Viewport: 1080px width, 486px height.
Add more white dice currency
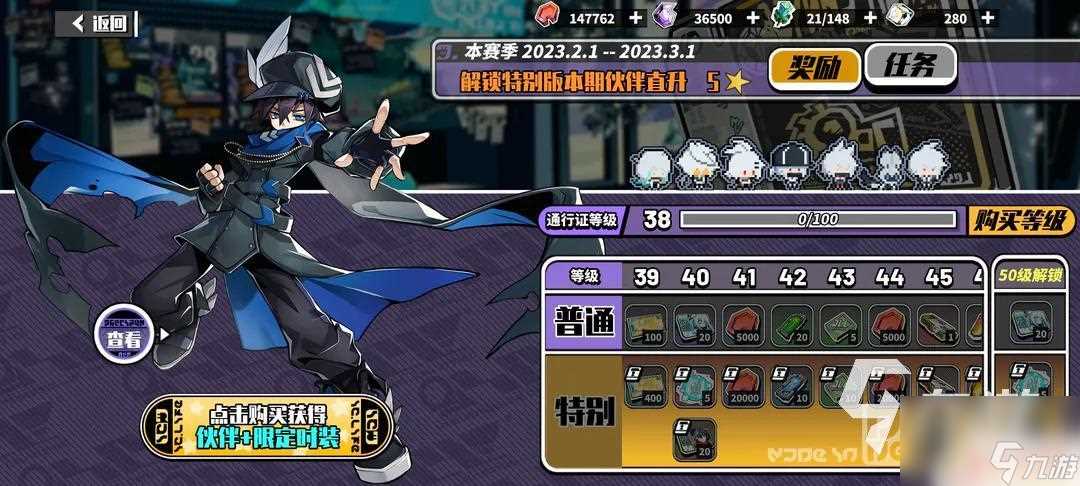(988, 17)
